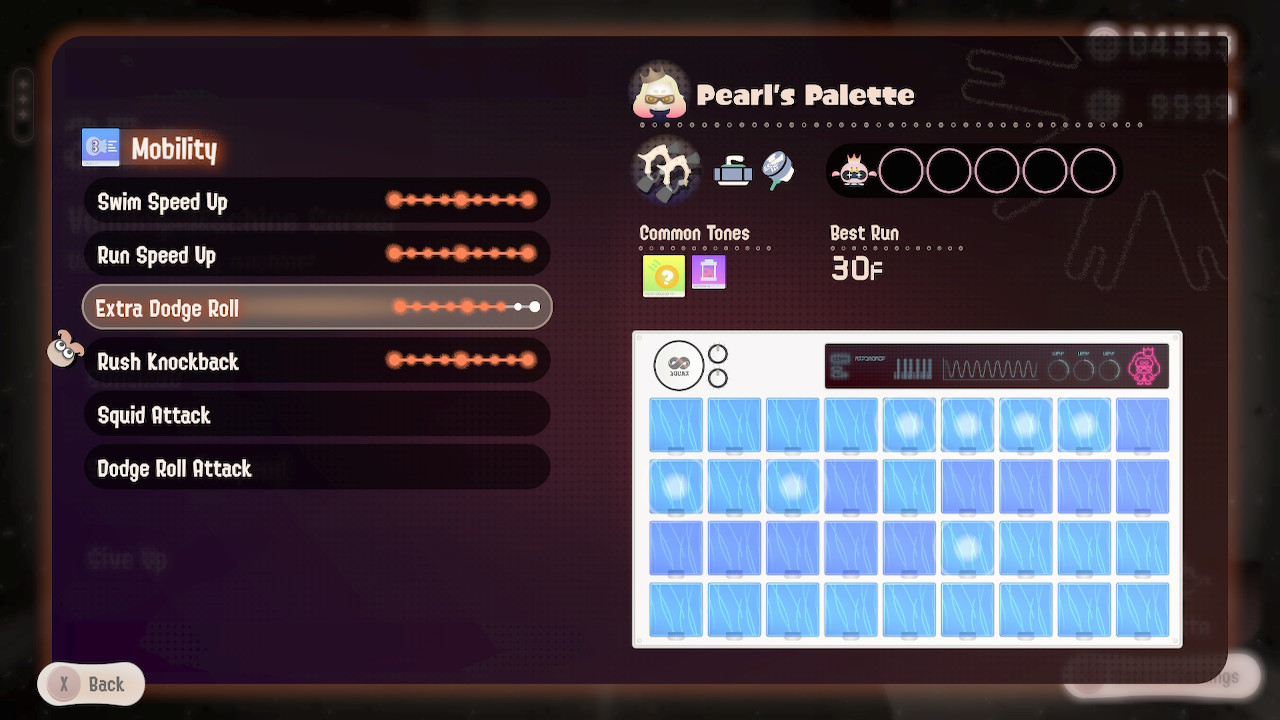Screen dimensions: 1280x720
Task: Click the ink-splatted main weapon icon
Action: [665, 170]
